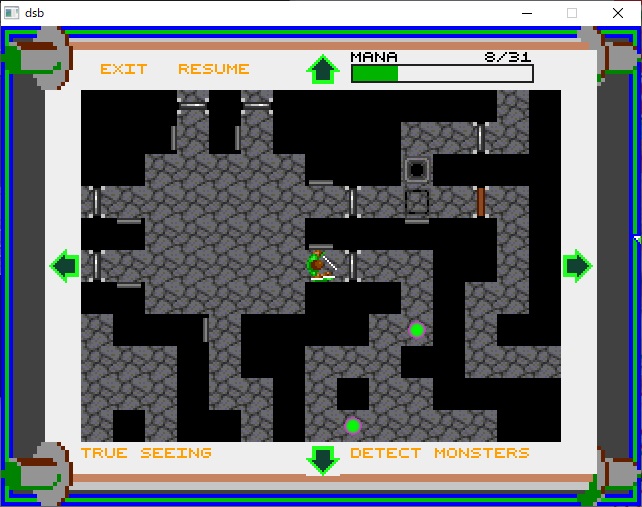Pan the map using the left arrow
Image resolution: width=642 pixels, height=507 pixels.
coord(65,265)
